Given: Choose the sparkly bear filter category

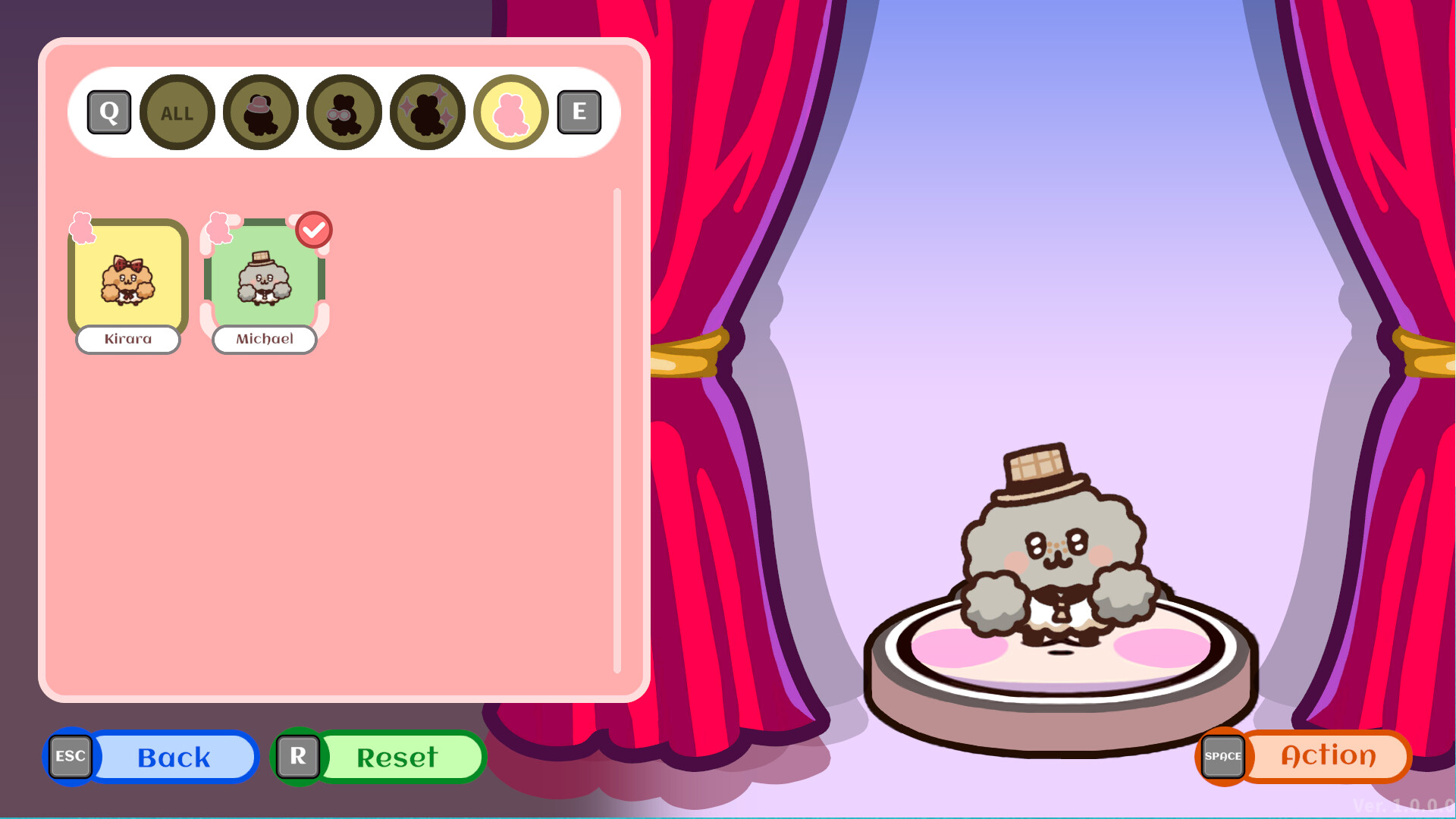Looking at the screenshot, I should 427,112.
